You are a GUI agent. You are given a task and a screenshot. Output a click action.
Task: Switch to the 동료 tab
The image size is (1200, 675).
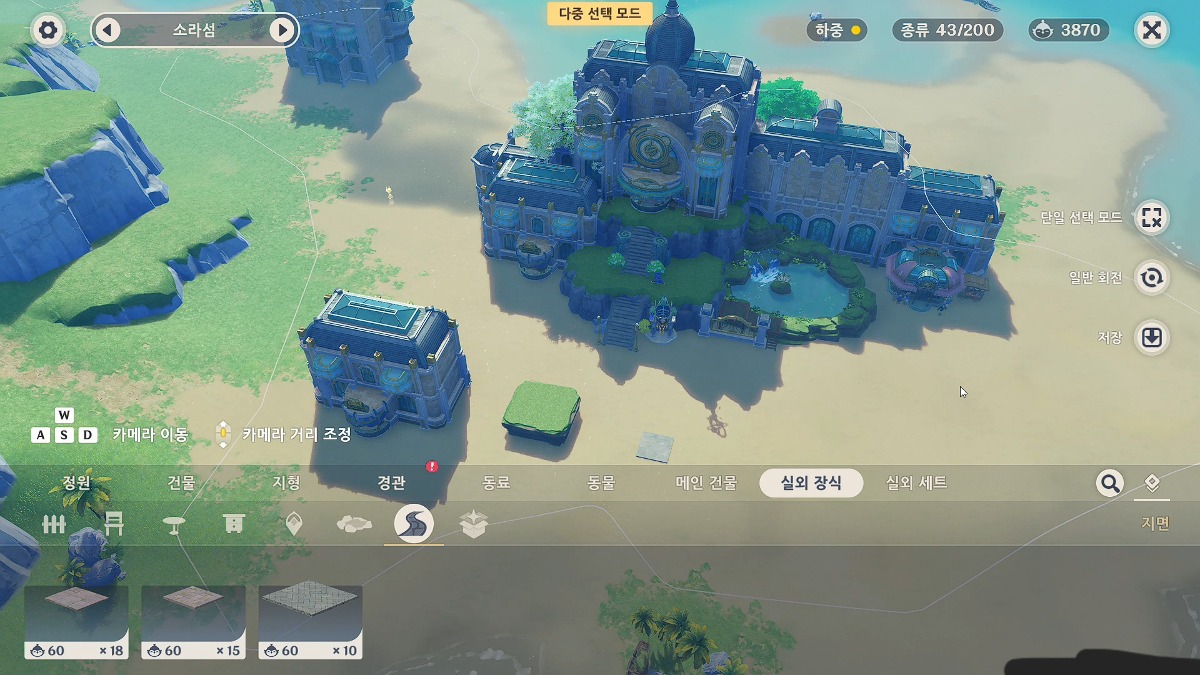(496, 483)
